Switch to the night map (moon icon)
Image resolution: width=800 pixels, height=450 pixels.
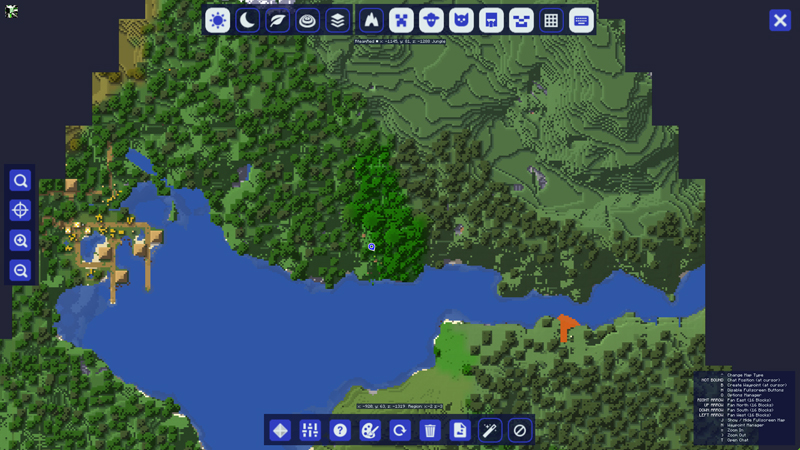tap(248, 20)
